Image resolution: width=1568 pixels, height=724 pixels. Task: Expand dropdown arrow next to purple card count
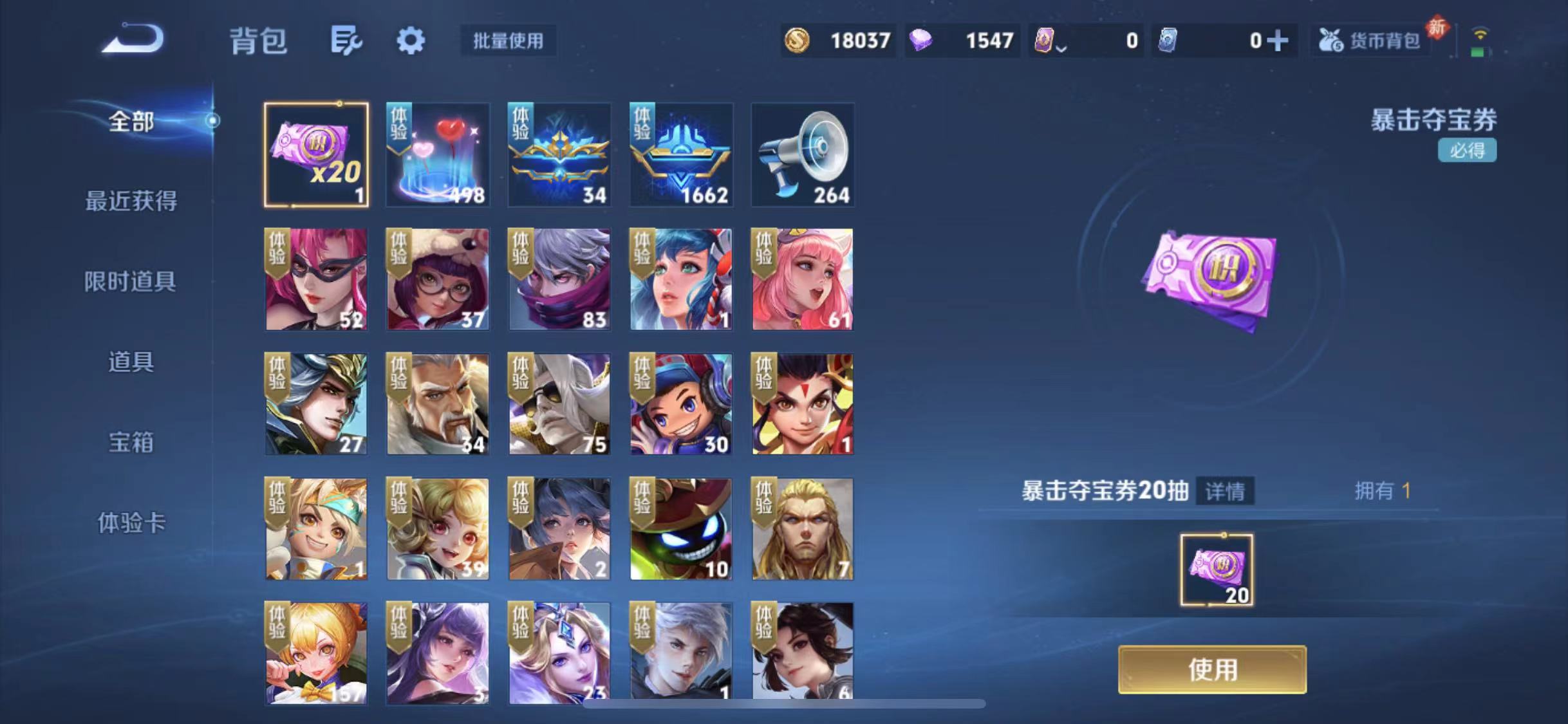(1063, 46)
